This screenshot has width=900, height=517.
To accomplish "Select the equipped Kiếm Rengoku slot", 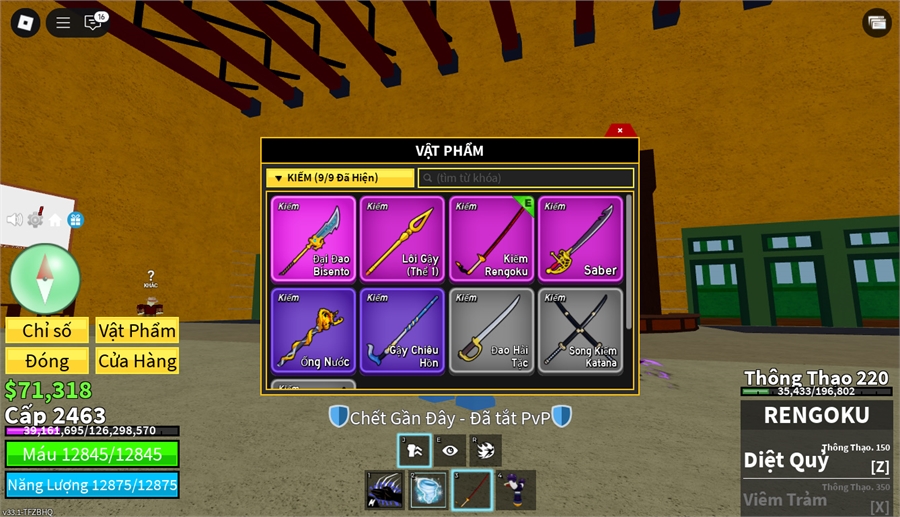I will tap(491, 239).
